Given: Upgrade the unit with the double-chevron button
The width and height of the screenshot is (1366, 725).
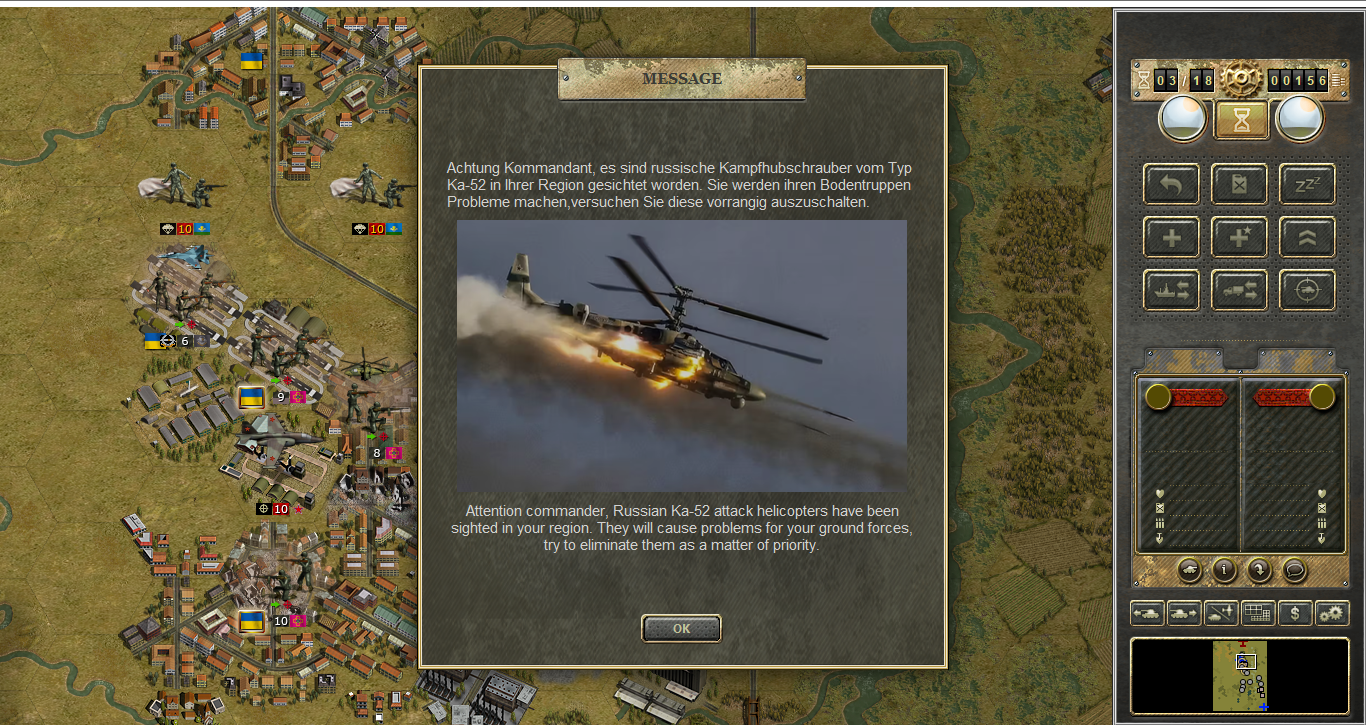Looking at the screenshot, I should 1307,237.
